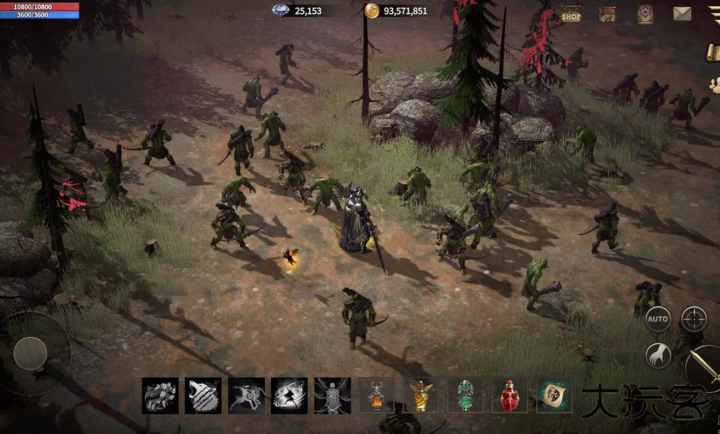Open the purple star spellbook icon
The image size is (720, 434).
click(646, 14)
